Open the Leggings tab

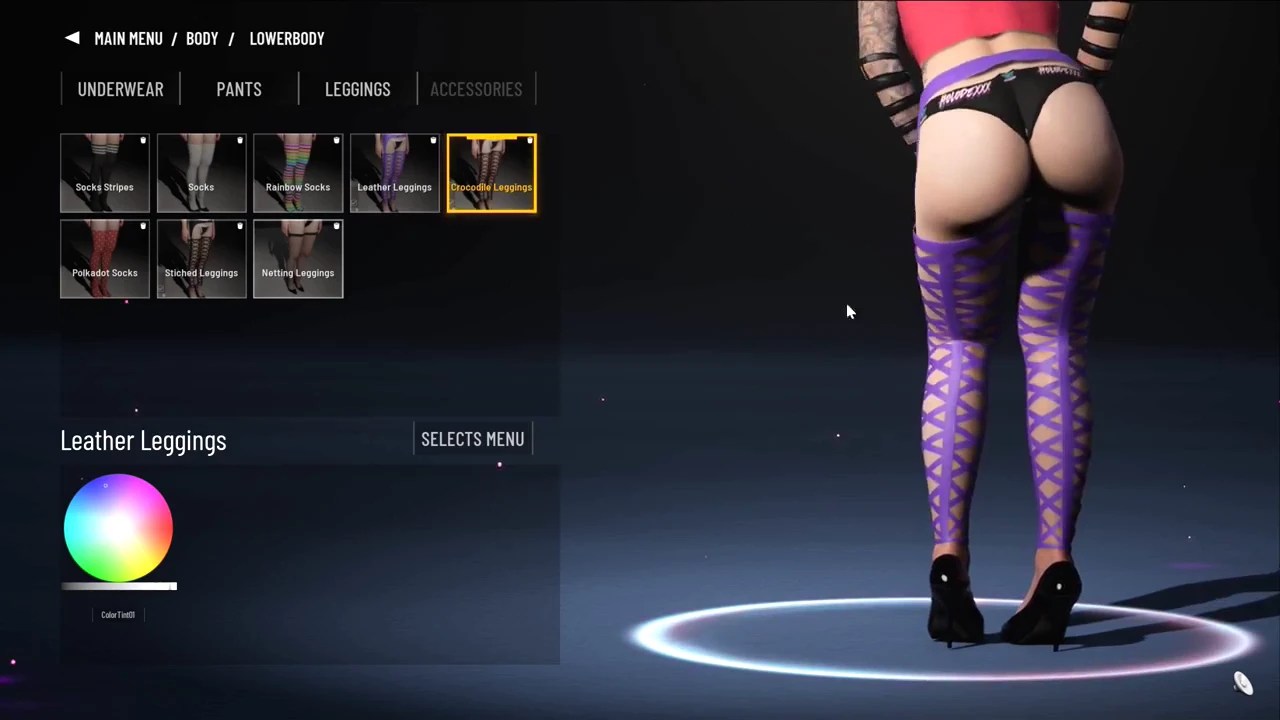[x=357, y=89]
